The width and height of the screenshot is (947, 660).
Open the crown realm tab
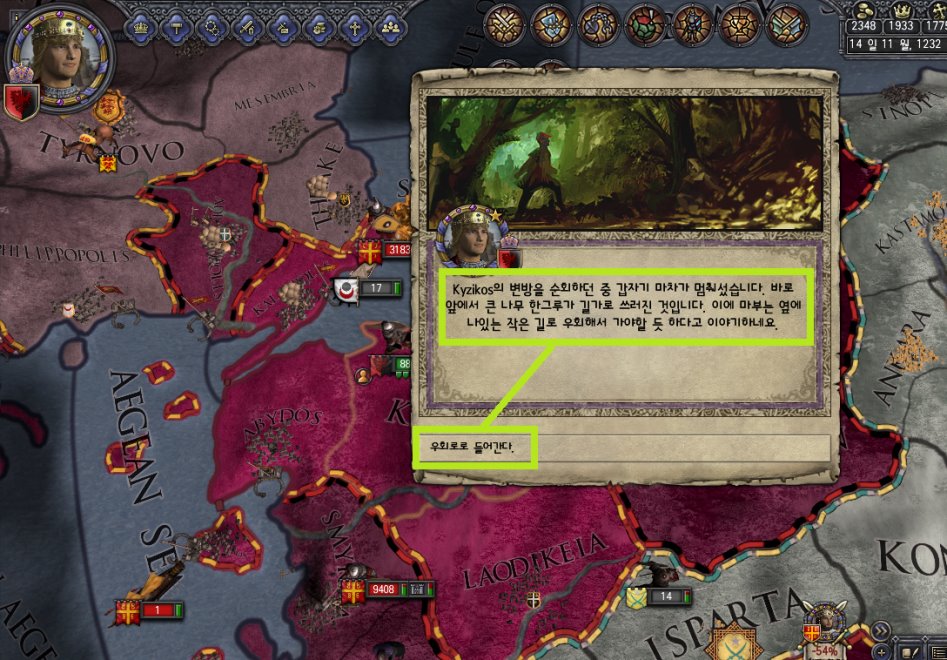141,27
